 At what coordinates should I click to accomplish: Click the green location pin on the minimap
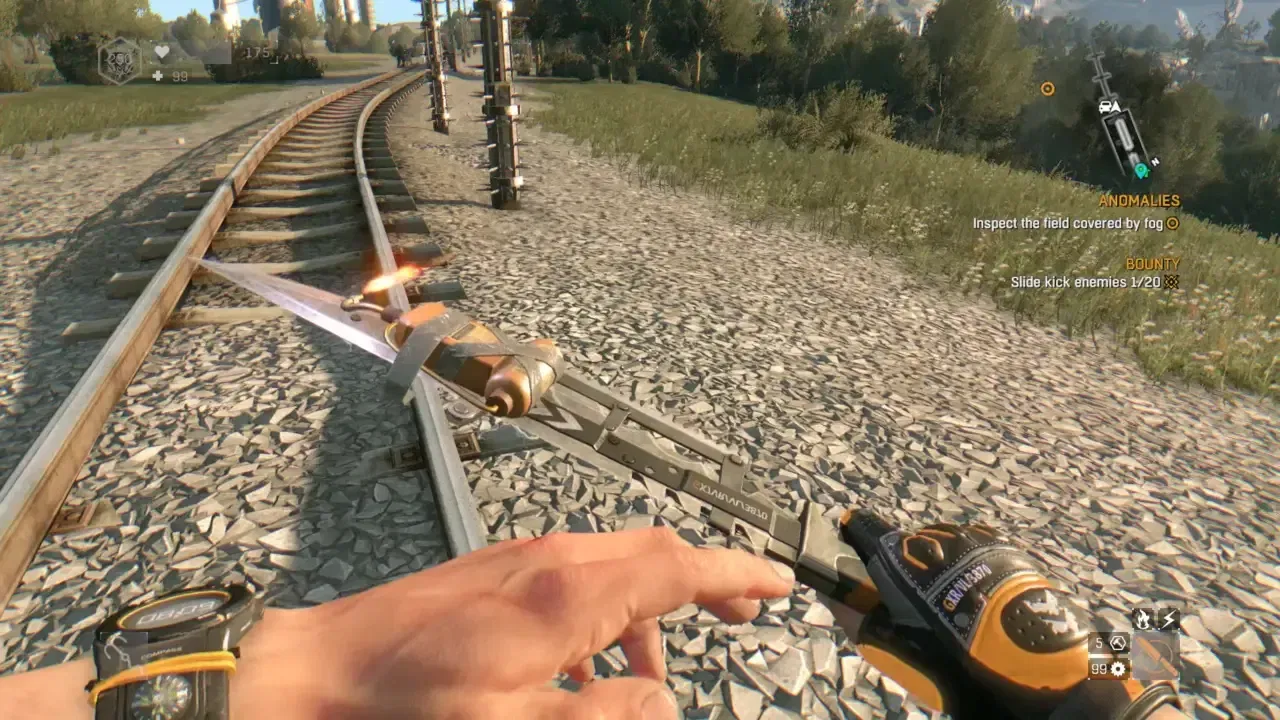point(1141,170)
